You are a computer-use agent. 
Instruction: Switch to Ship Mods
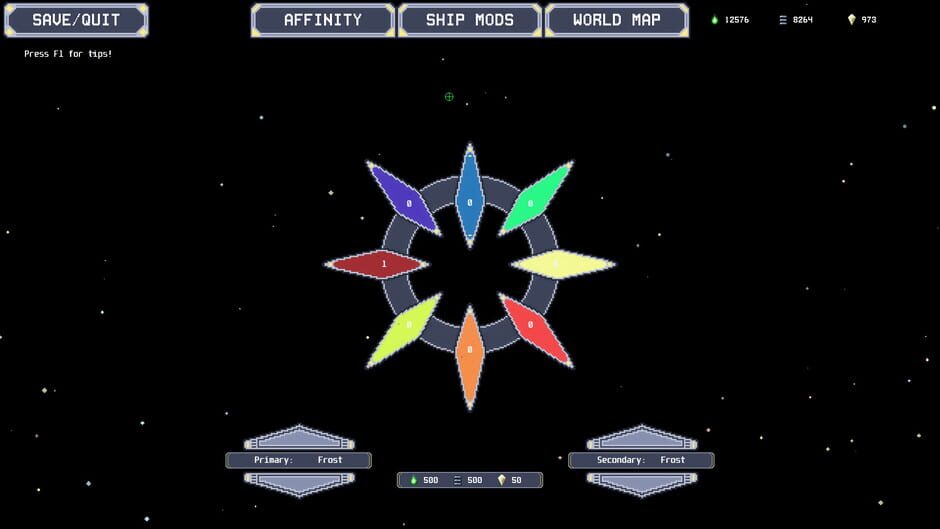click(470, 20)
